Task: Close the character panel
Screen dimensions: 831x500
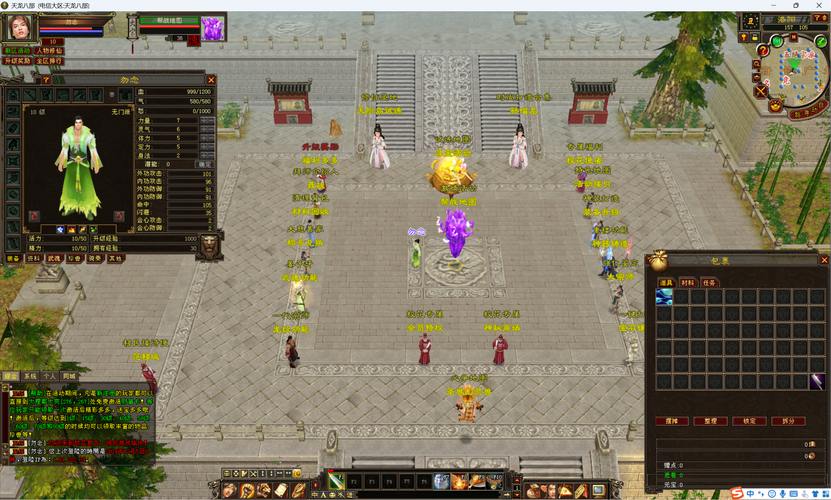Action: [210, 80]
